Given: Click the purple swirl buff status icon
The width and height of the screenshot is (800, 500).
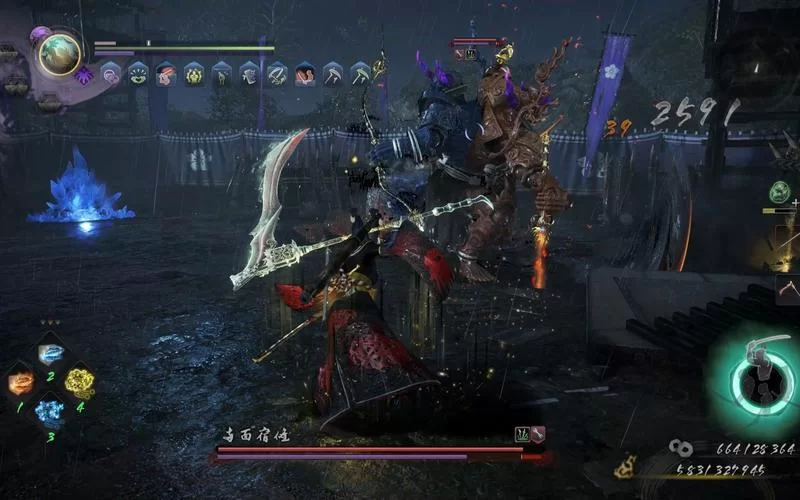Looking at the screenshot, I should pos(111,73).
